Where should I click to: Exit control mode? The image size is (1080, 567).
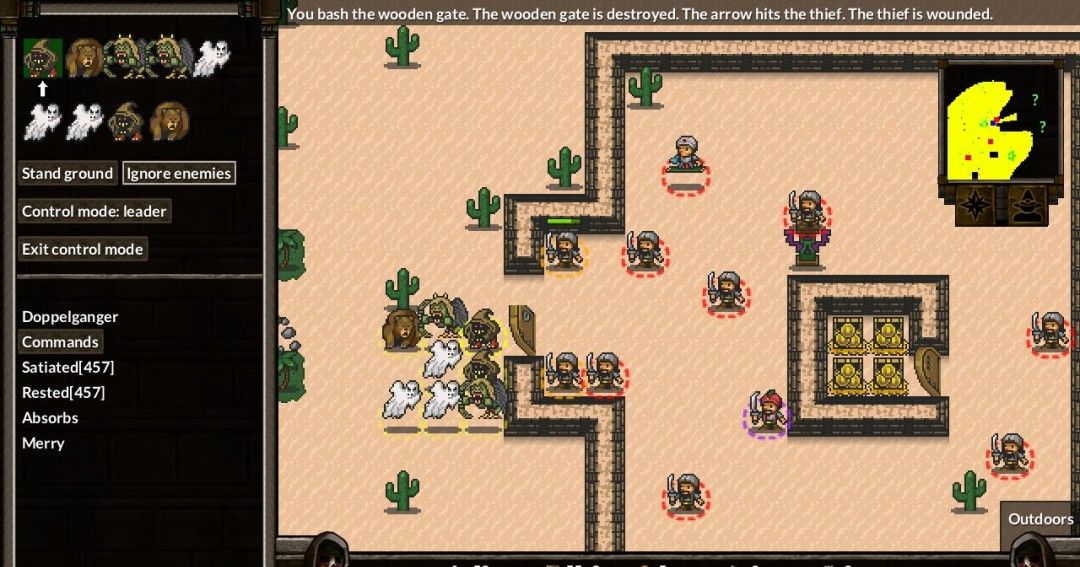coord(83,249)
